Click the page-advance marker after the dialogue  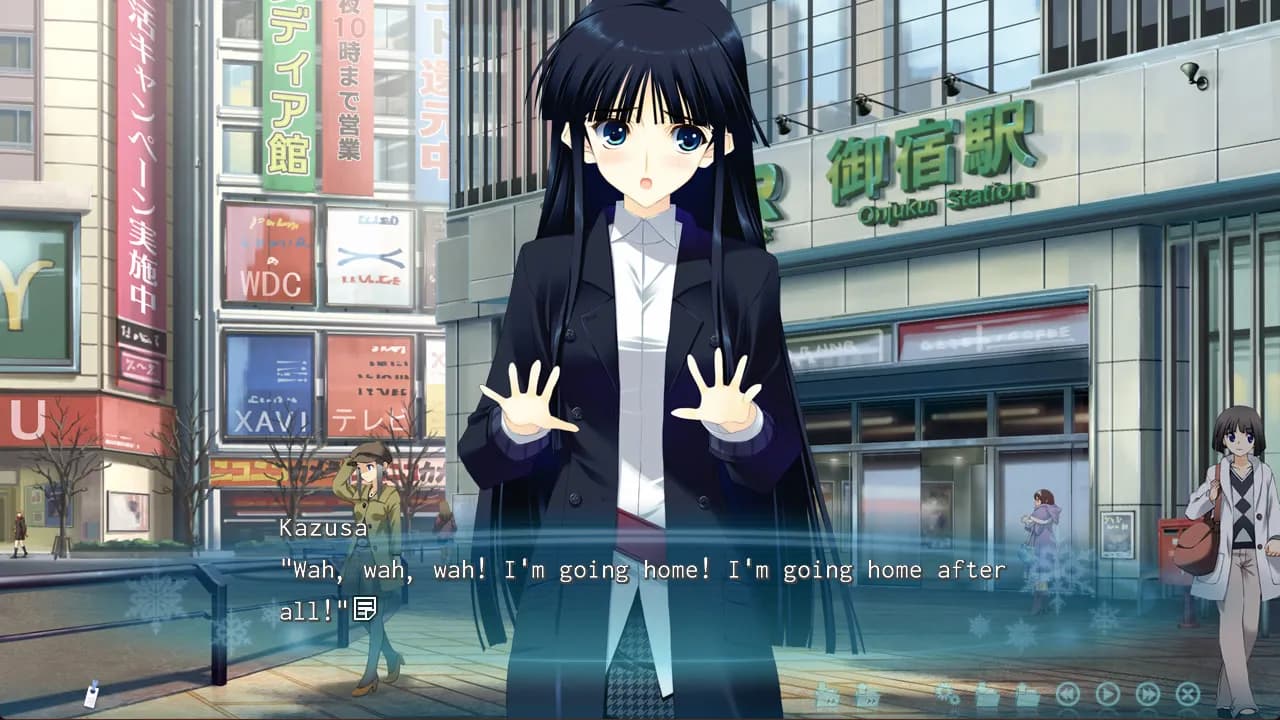point(367,606)
